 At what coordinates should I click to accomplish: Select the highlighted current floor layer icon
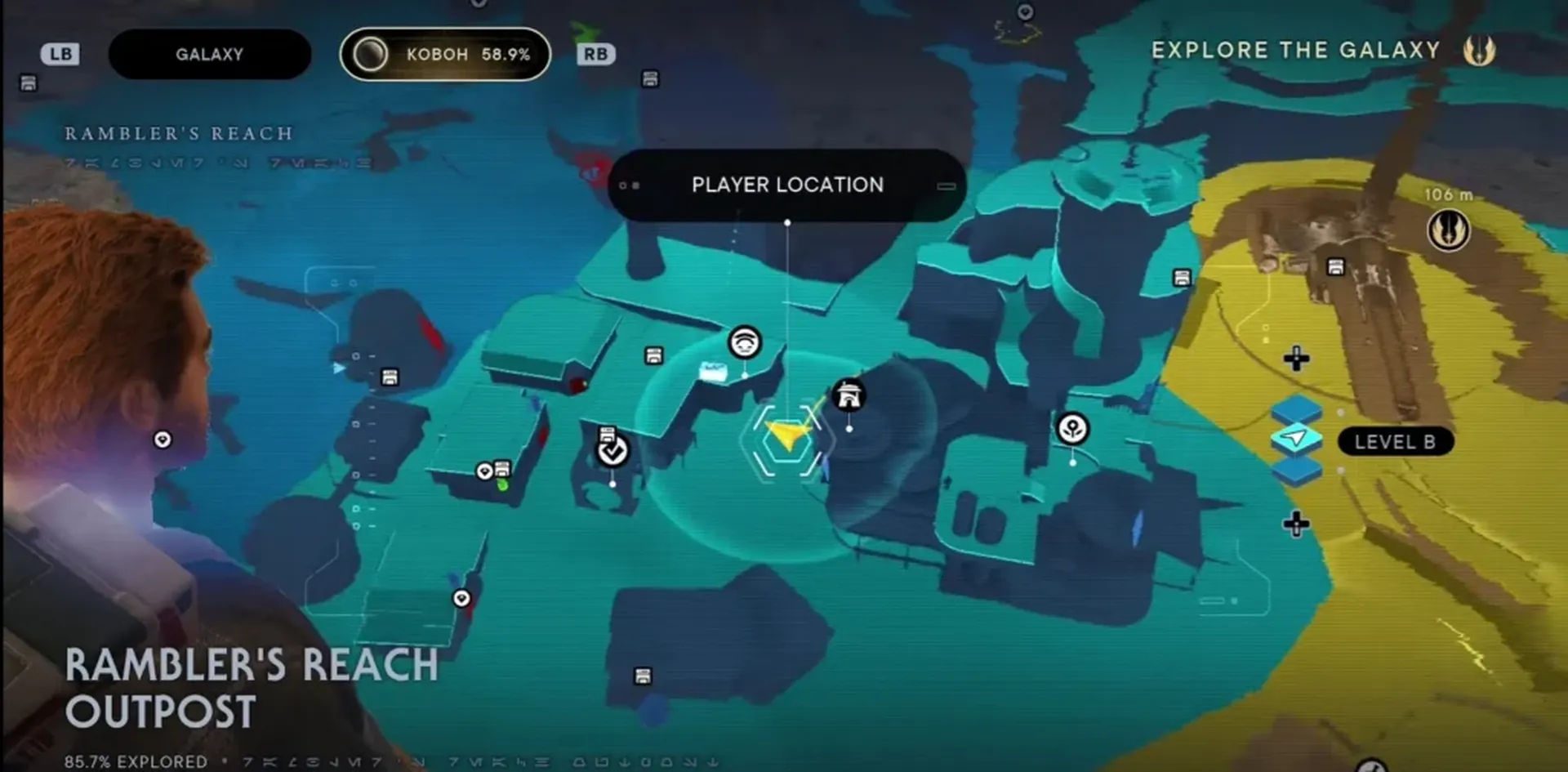tap(1296, 439)
